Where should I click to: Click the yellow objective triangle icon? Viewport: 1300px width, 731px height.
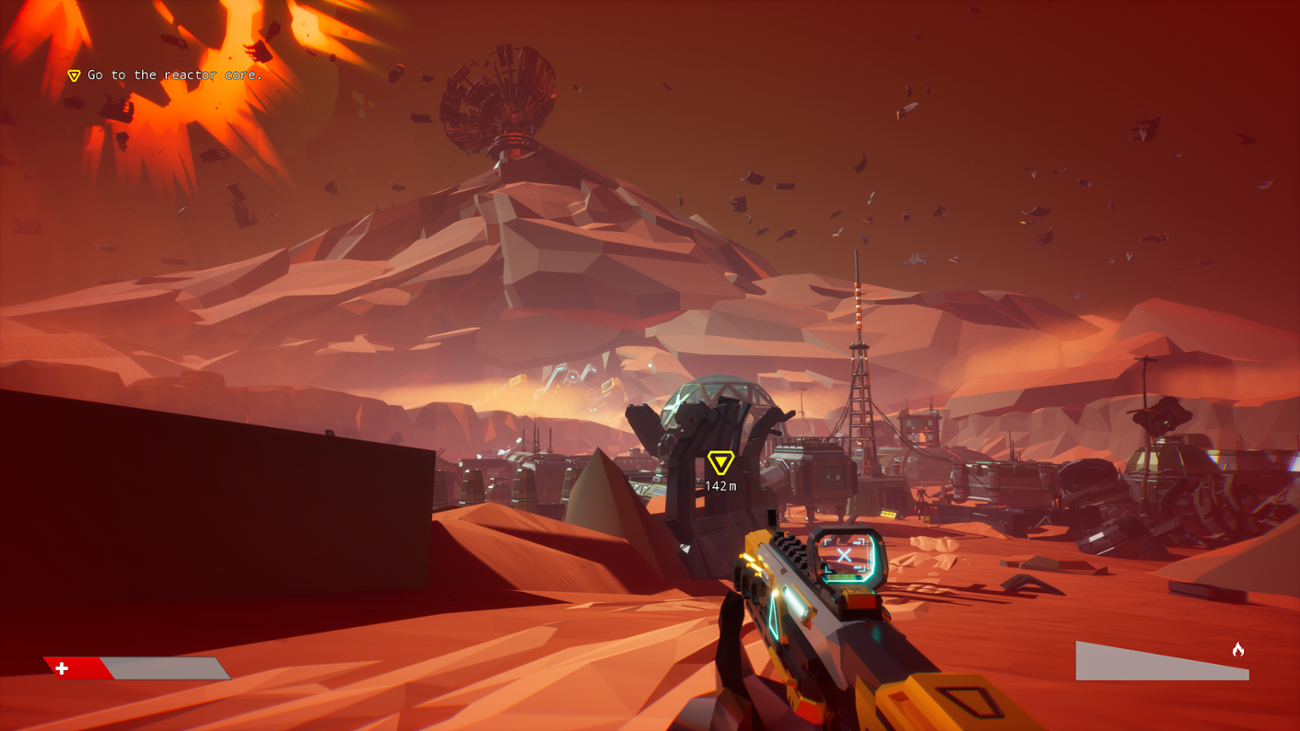(72, 74)
